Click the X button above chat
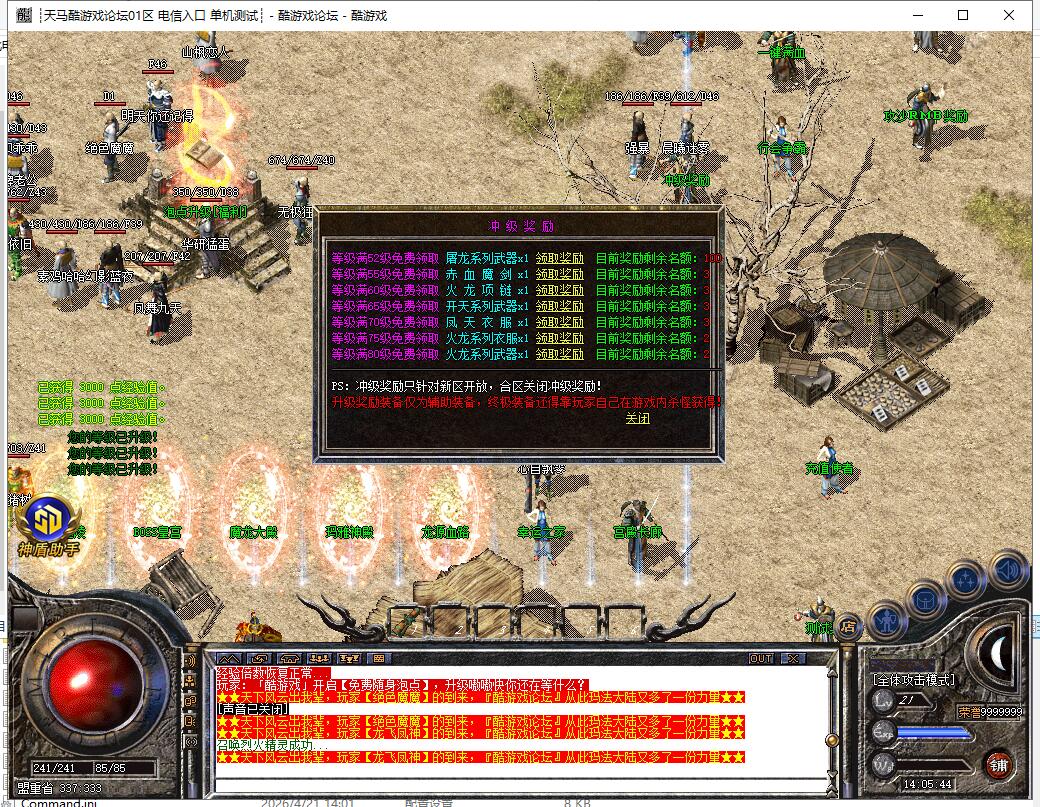Viewport: 1040px width, 807px height. click(792, 658)
